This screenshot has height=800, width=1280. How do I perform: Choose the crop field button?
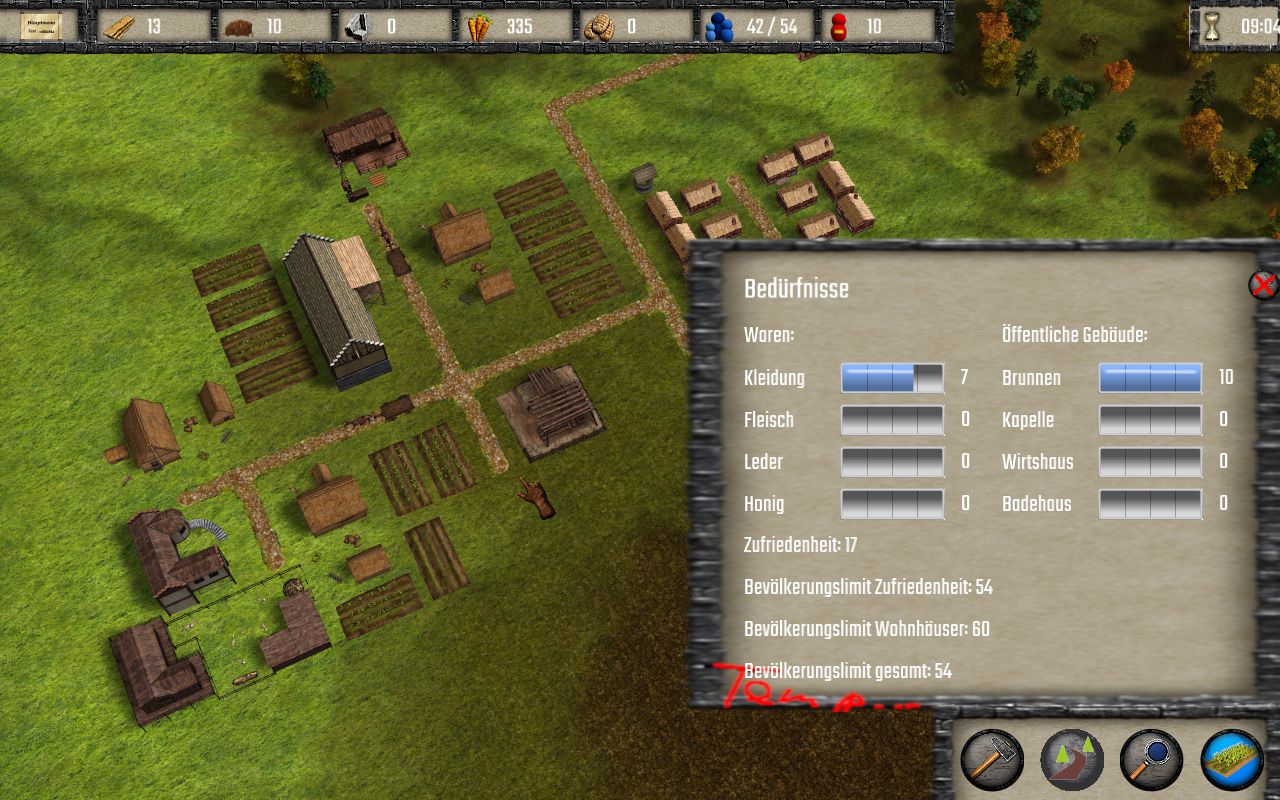coord(1231,760)
